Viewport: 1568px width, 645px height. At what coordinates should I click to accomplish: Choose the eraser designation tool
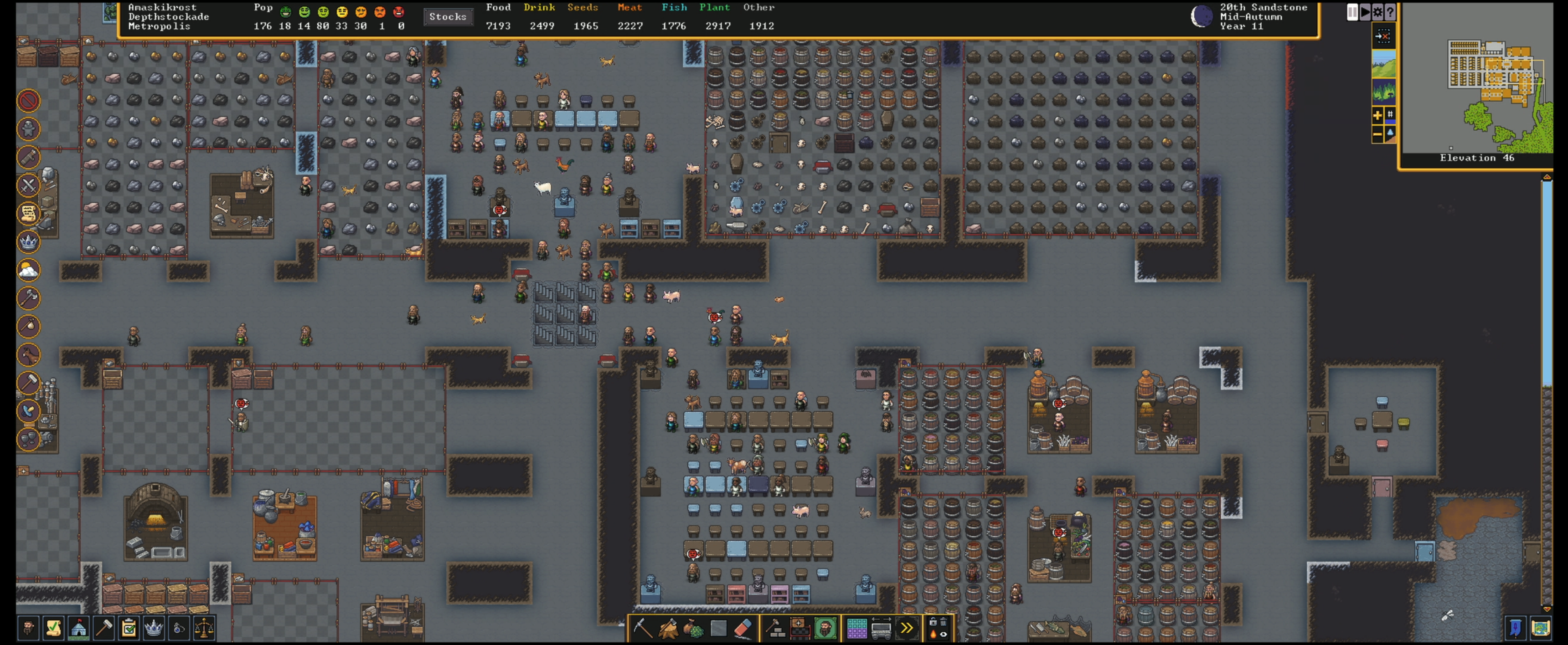(743, 628)
